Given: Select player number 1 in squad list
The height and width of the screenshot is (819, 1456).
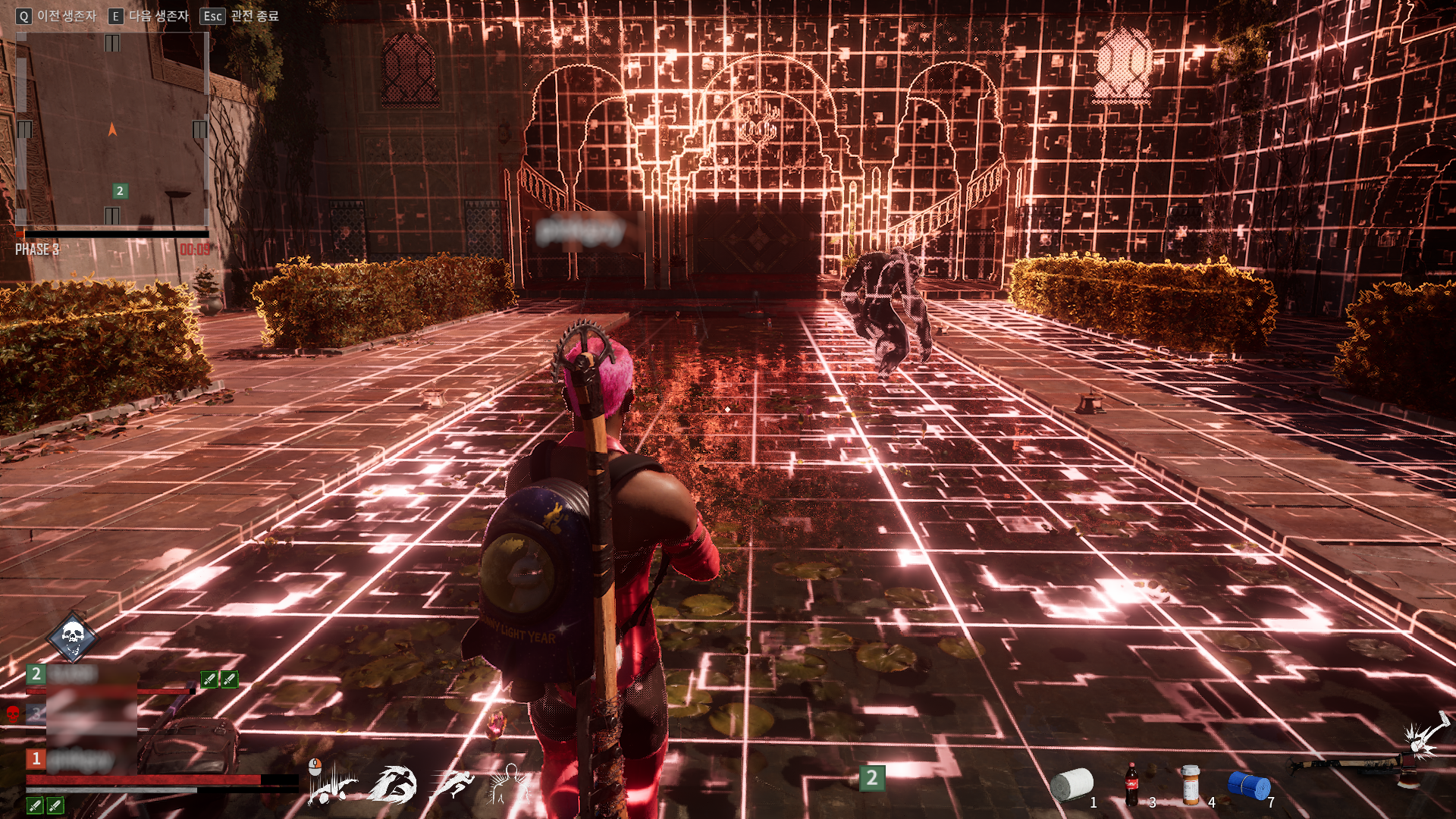Looking at the screenshot, I should [83, 759].
